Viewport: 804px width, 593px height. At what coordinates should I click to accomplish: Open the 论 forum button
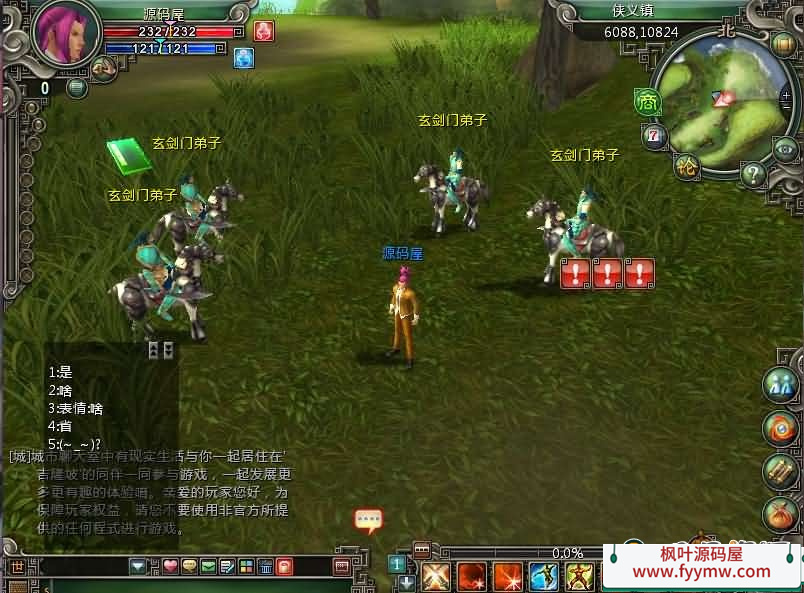687,165
